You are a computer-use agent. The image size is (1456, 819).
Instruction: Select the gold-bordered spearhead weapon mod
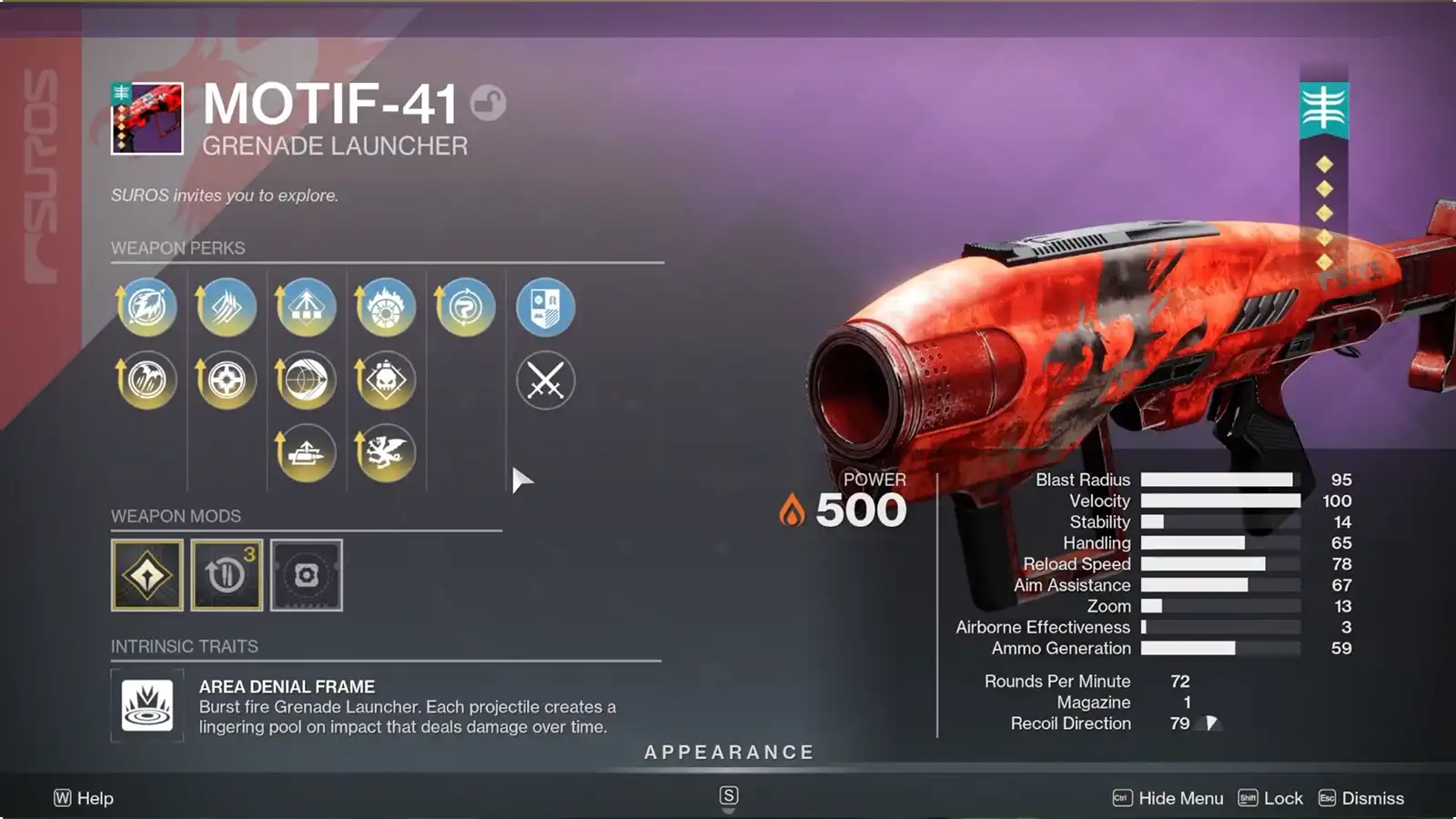pos(147,573)
